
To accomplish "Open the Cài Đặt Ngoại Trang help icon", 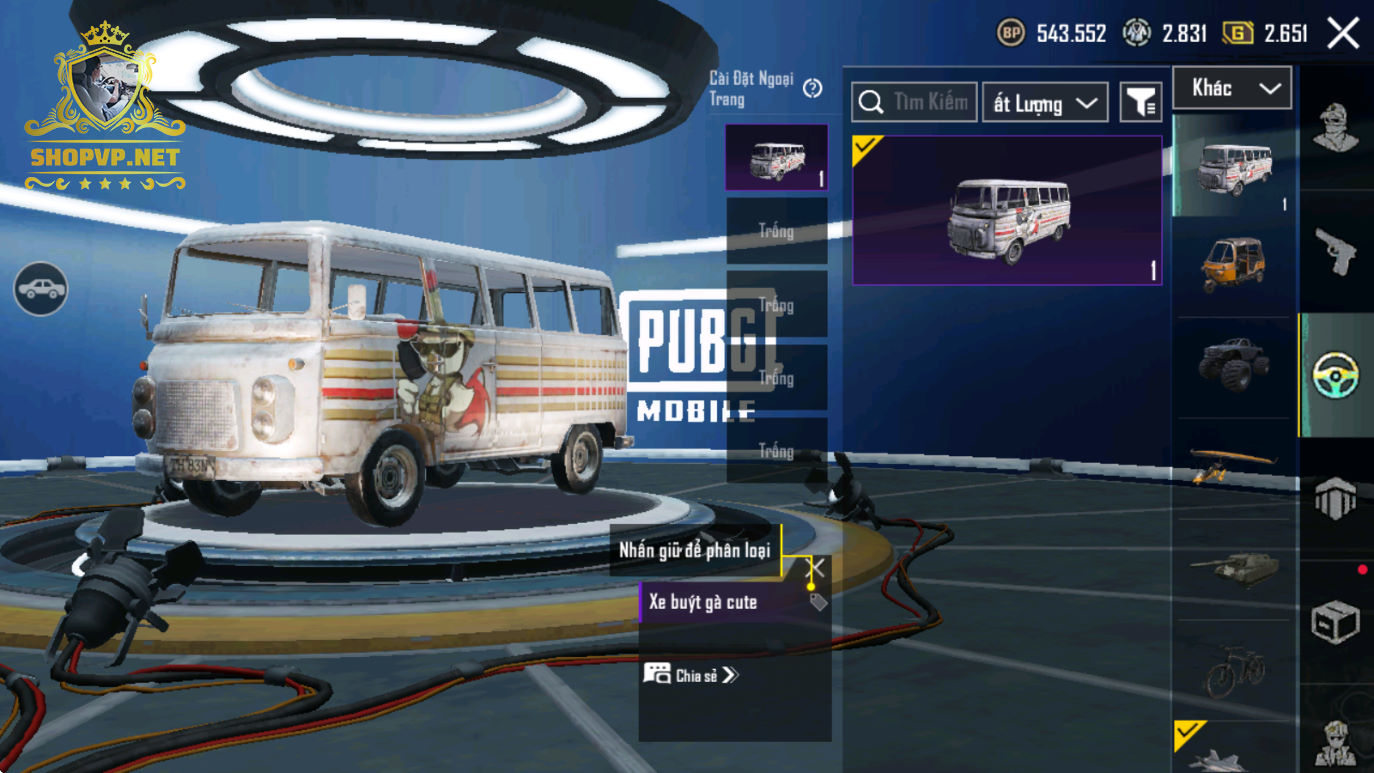I will (x=812, y=88).
